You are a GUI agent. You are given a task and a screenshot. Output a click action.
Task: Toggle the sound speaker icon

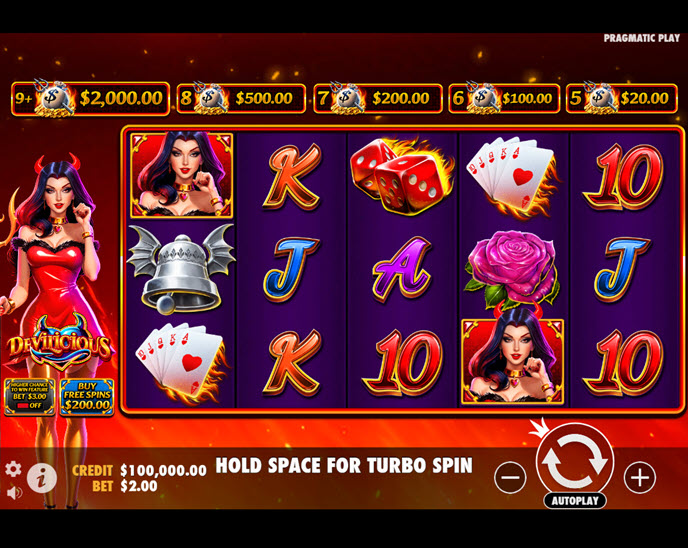pyautogui.click(x=13, y=492)
